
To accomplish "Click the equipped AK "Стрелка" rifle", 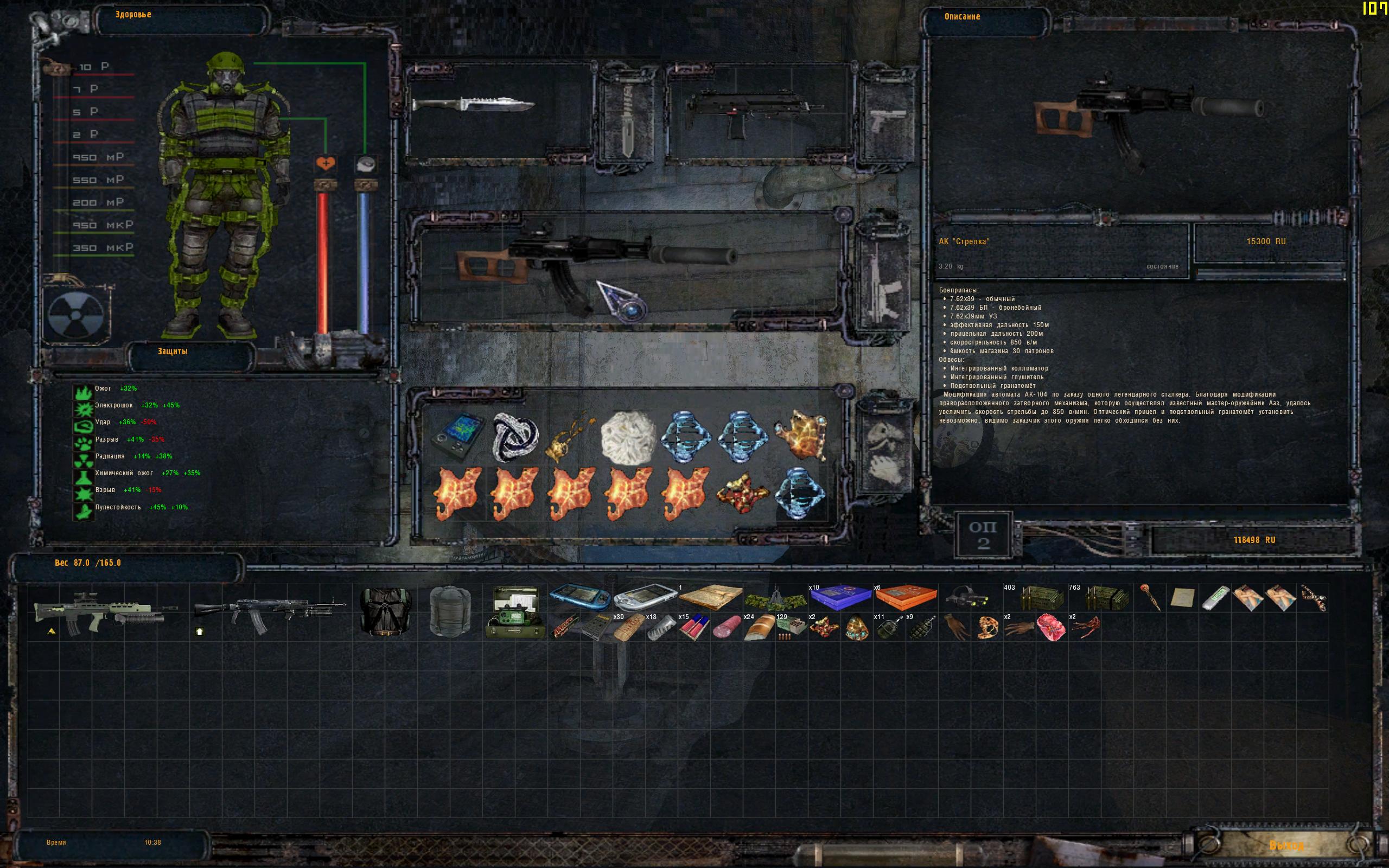I will pos(597,265).
